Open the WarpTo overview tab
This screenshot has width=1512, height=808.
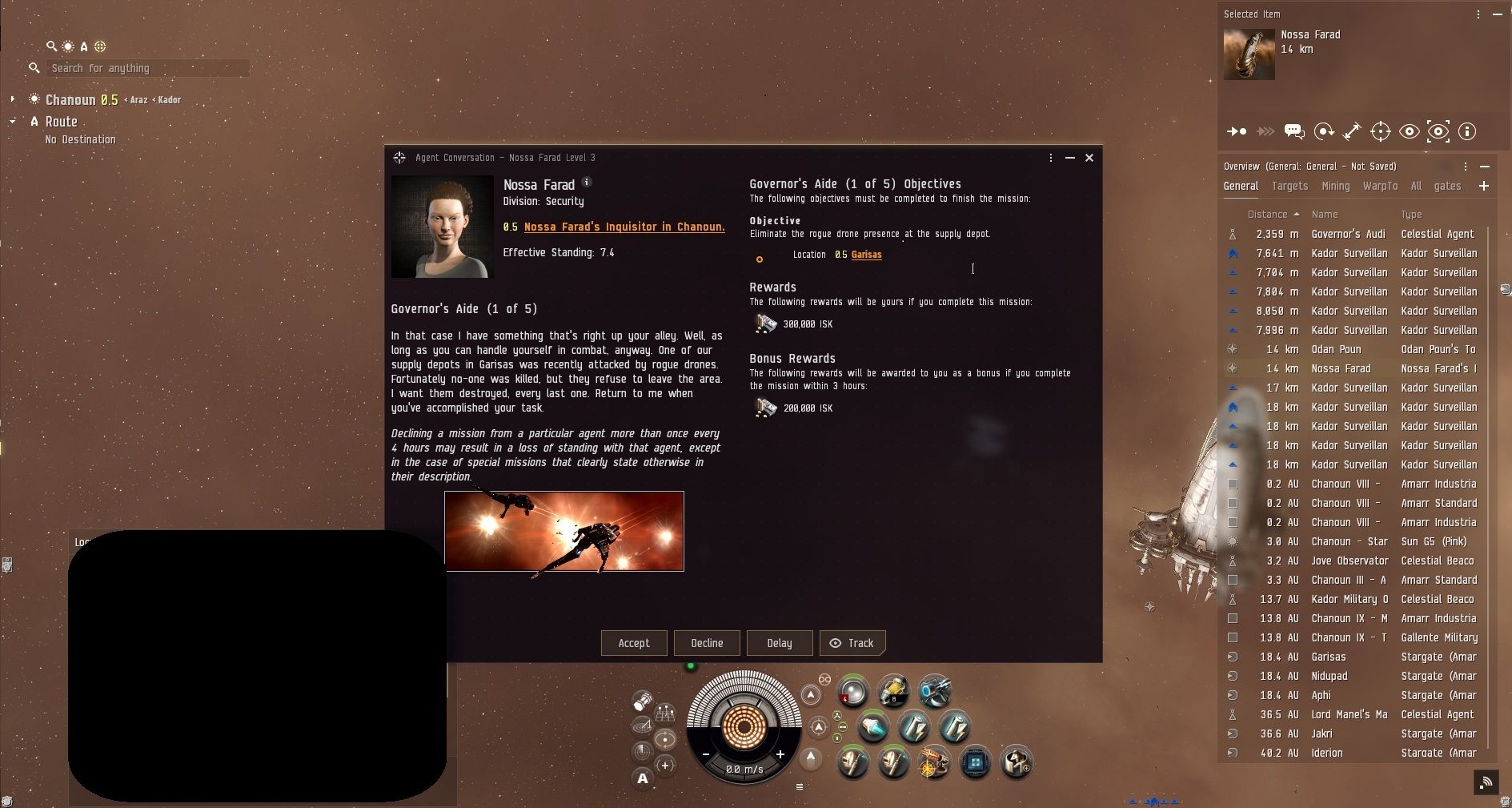1380,186
